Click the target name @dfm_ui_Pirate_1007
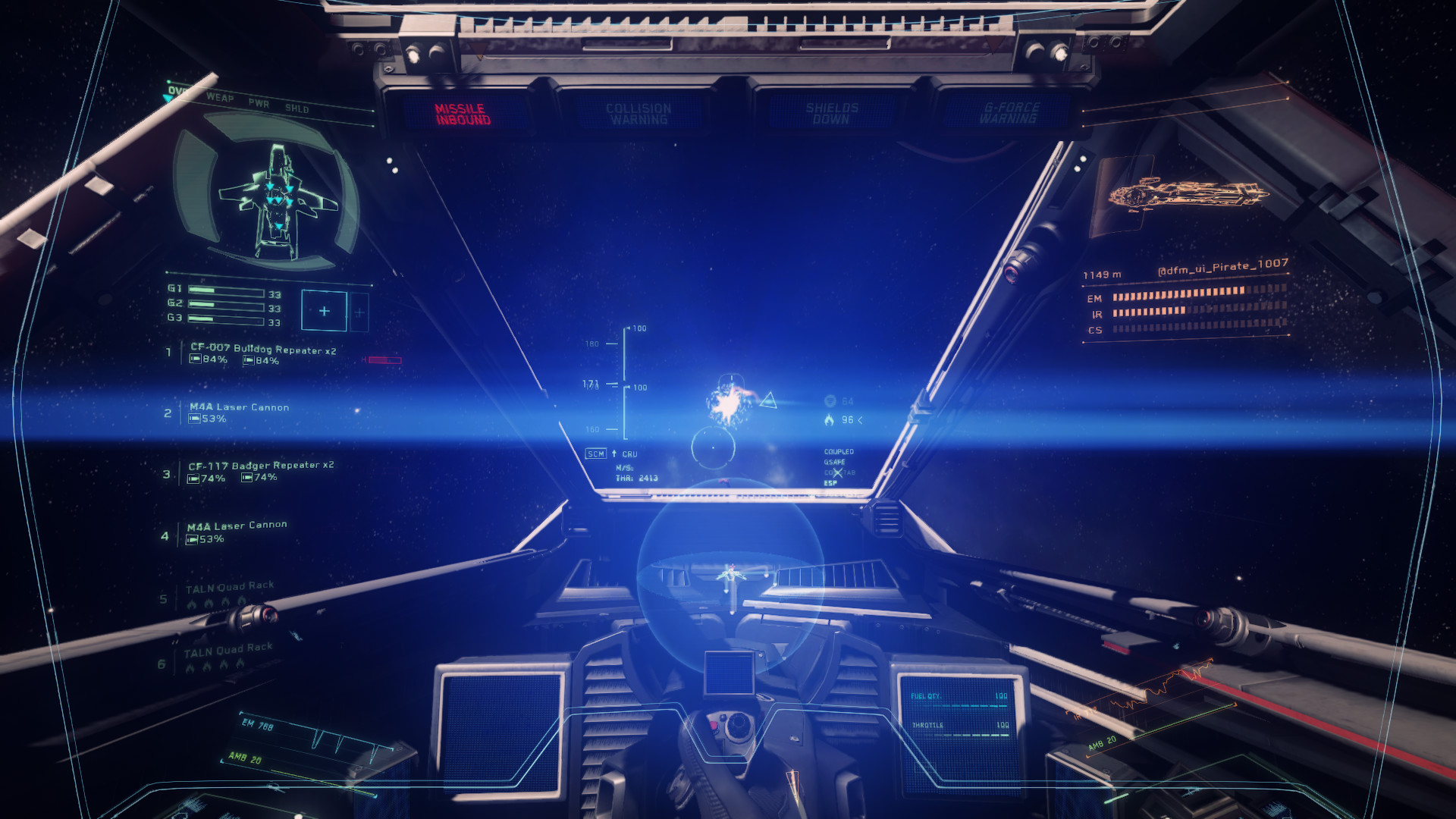This screenshot has height=819, width=1456. tap(1222, 265)
